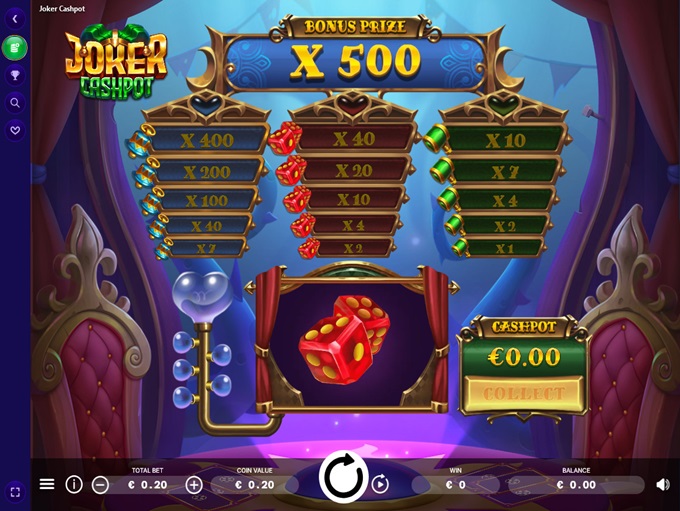Toggle the sound speaker icon

point(662,484)
